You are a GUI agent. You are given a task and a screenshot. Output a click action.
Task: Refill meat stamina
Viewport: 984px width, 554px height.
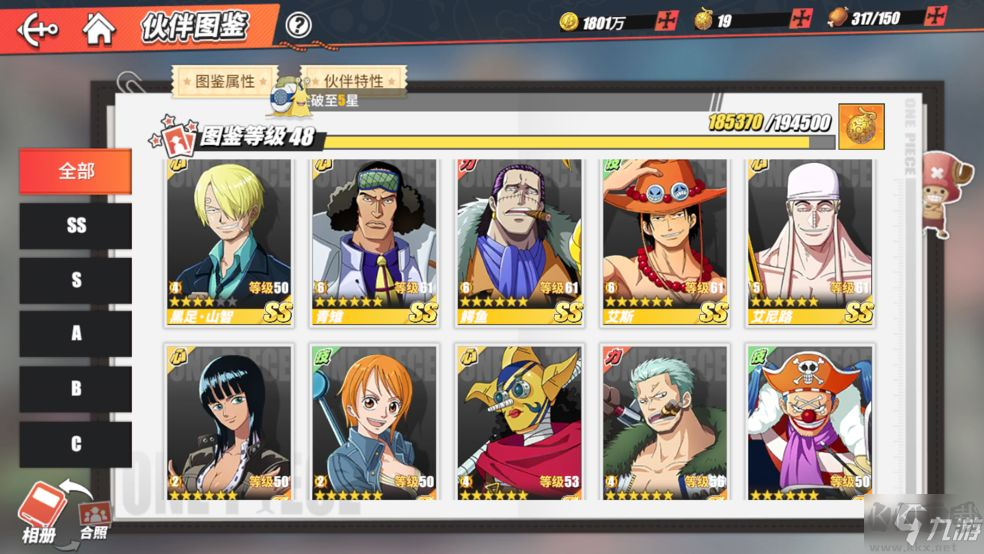click(x=936, y=17)
